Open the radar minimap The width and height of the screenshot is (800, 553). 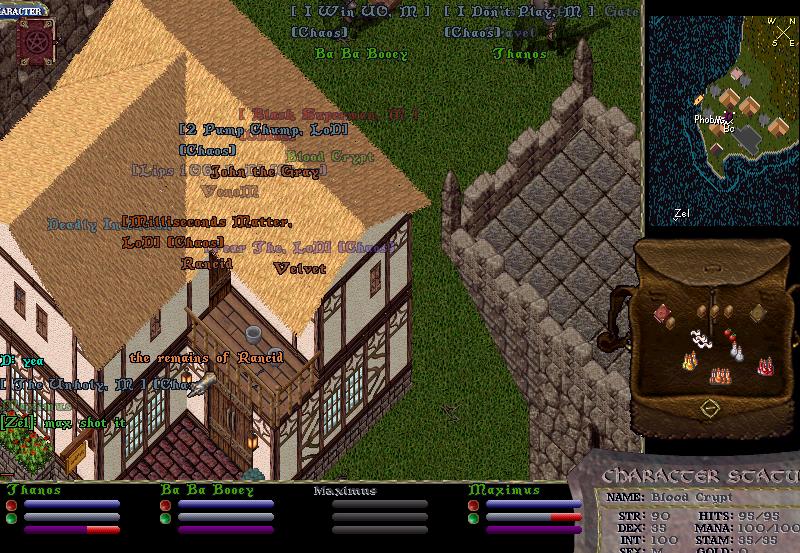[722, 118]
